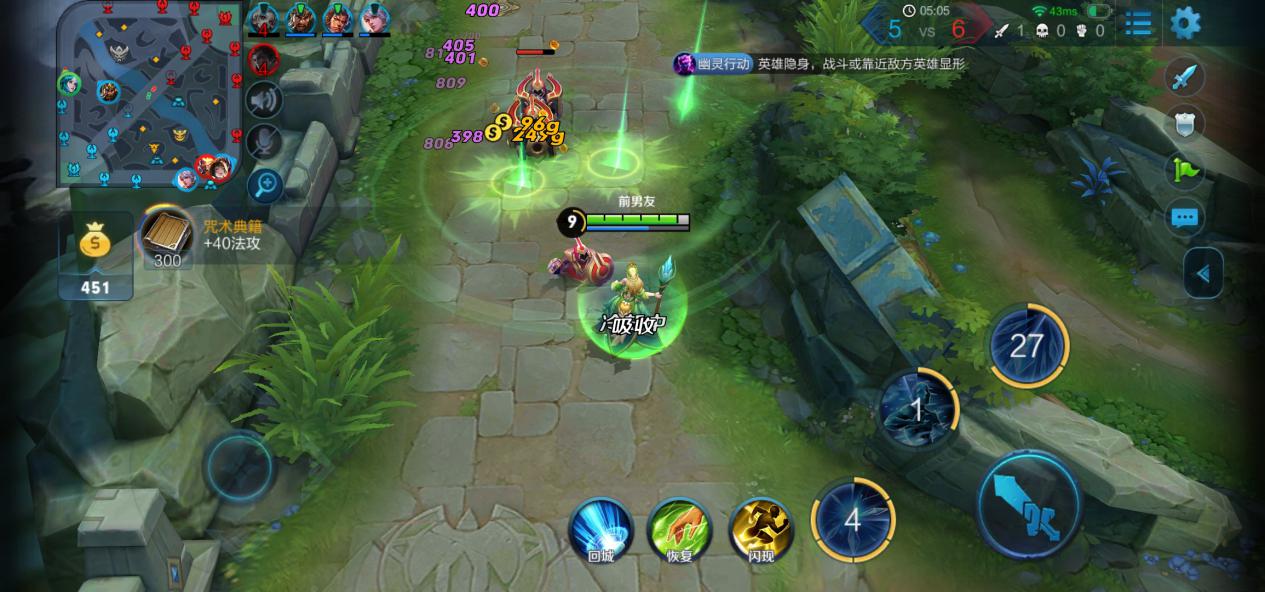Select the ability showing cooldown 1
The image size is (1265, 592).
coord(917,408)
